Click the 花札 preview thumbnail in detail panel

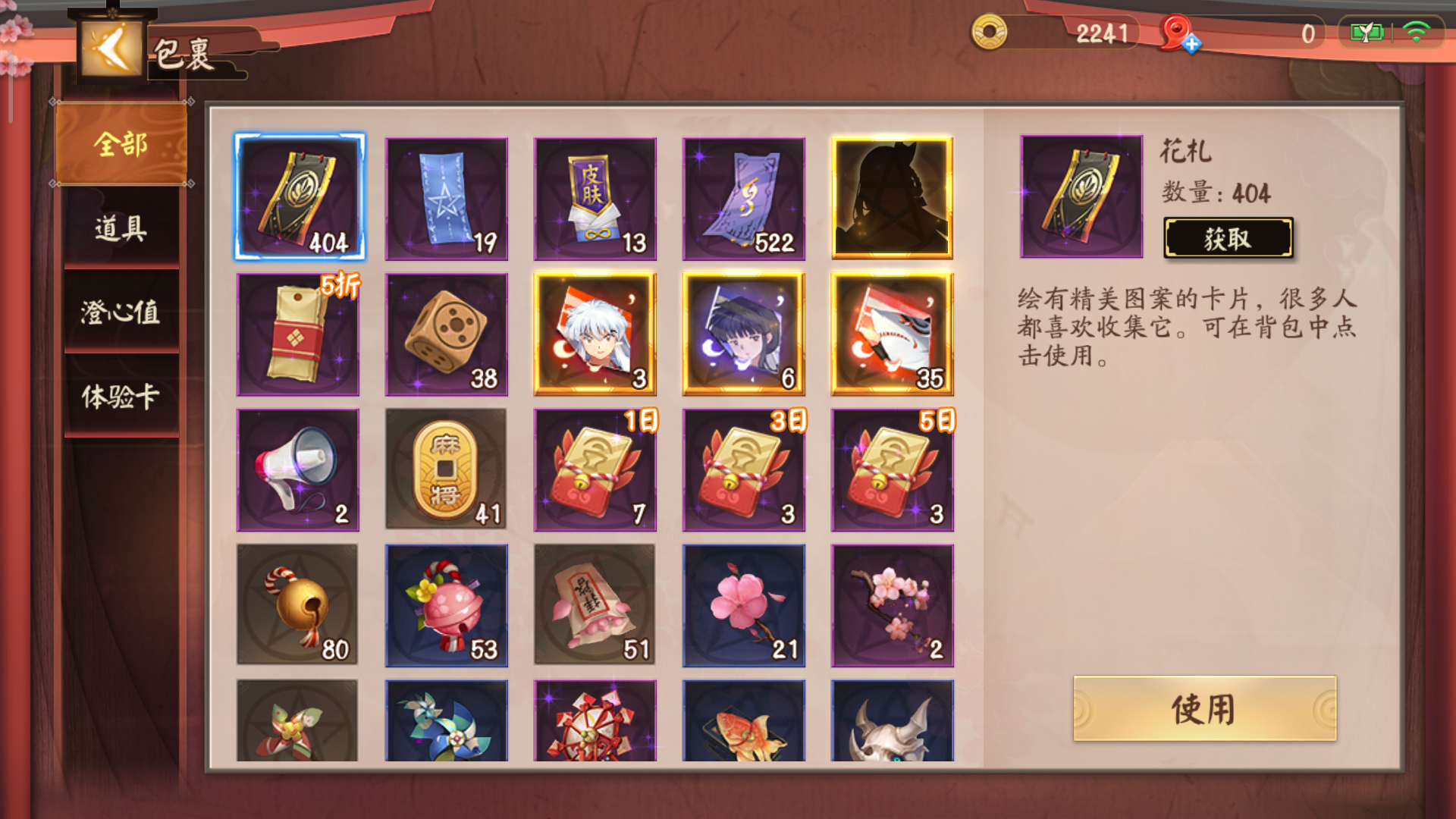[1081, 195]
